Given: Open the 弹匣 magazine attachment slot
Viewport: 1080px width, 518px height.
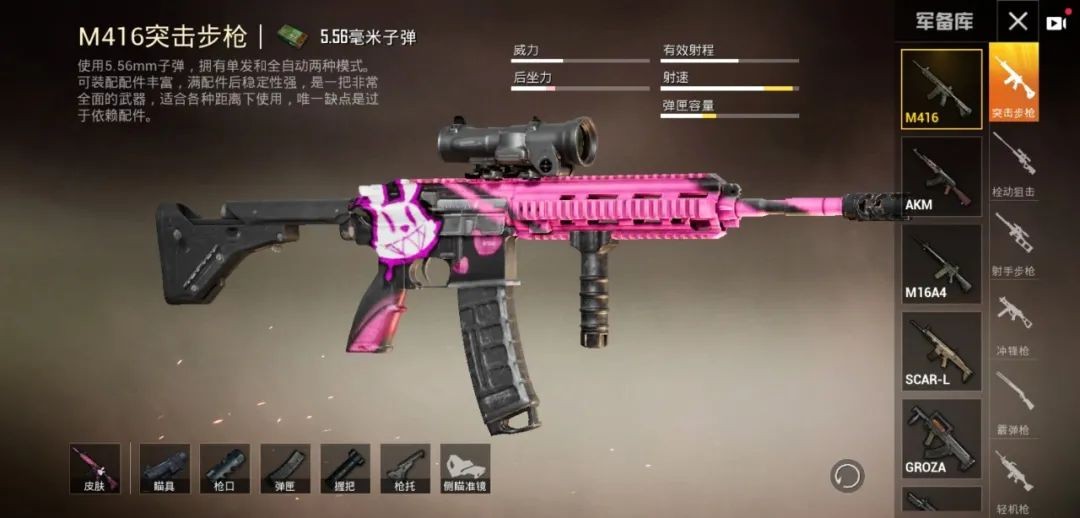Looking at the screenshot, I should click(285, 468).
